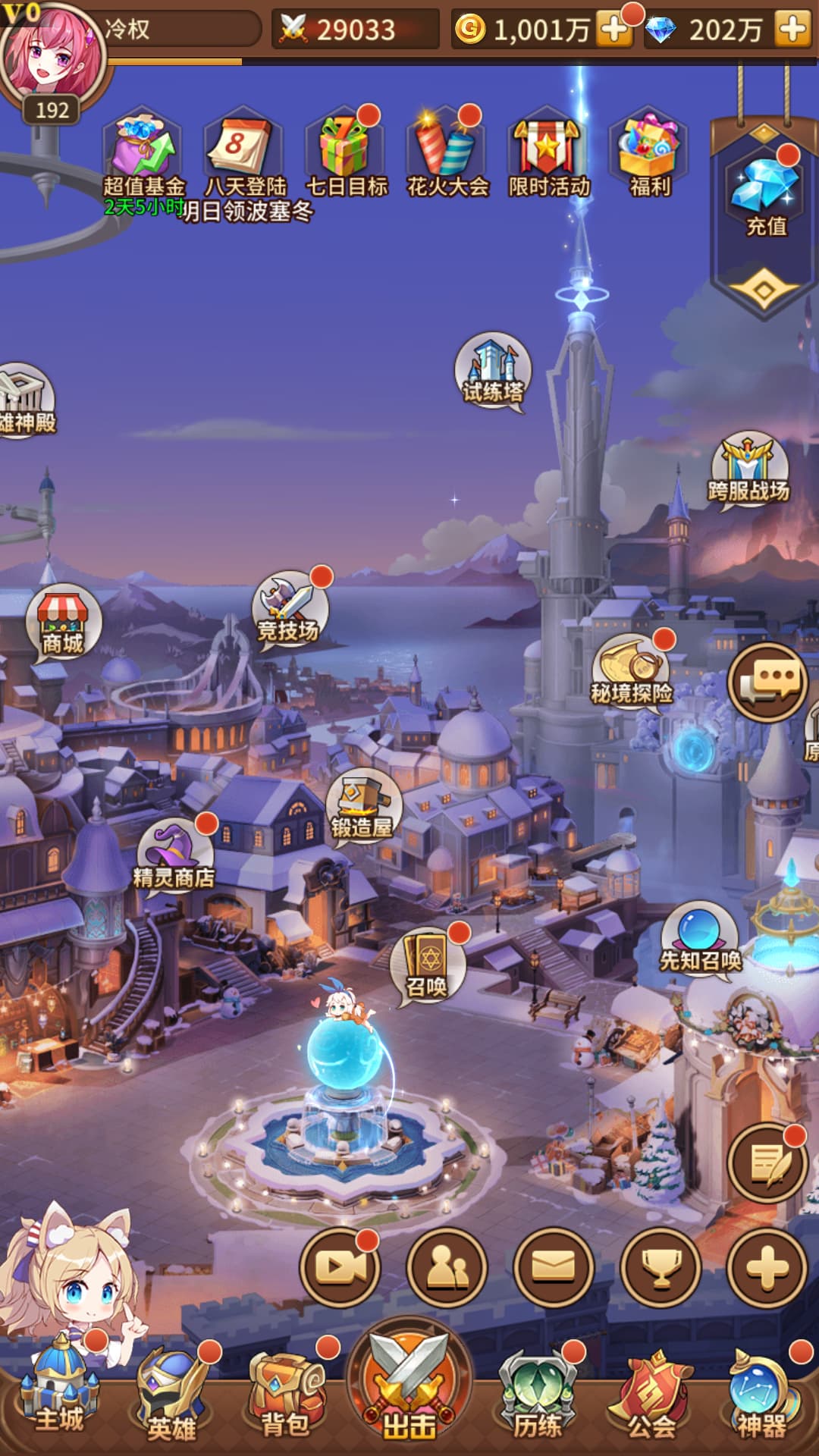Enter the 跨服战场 cross-server battlefield

coord(748,470)
